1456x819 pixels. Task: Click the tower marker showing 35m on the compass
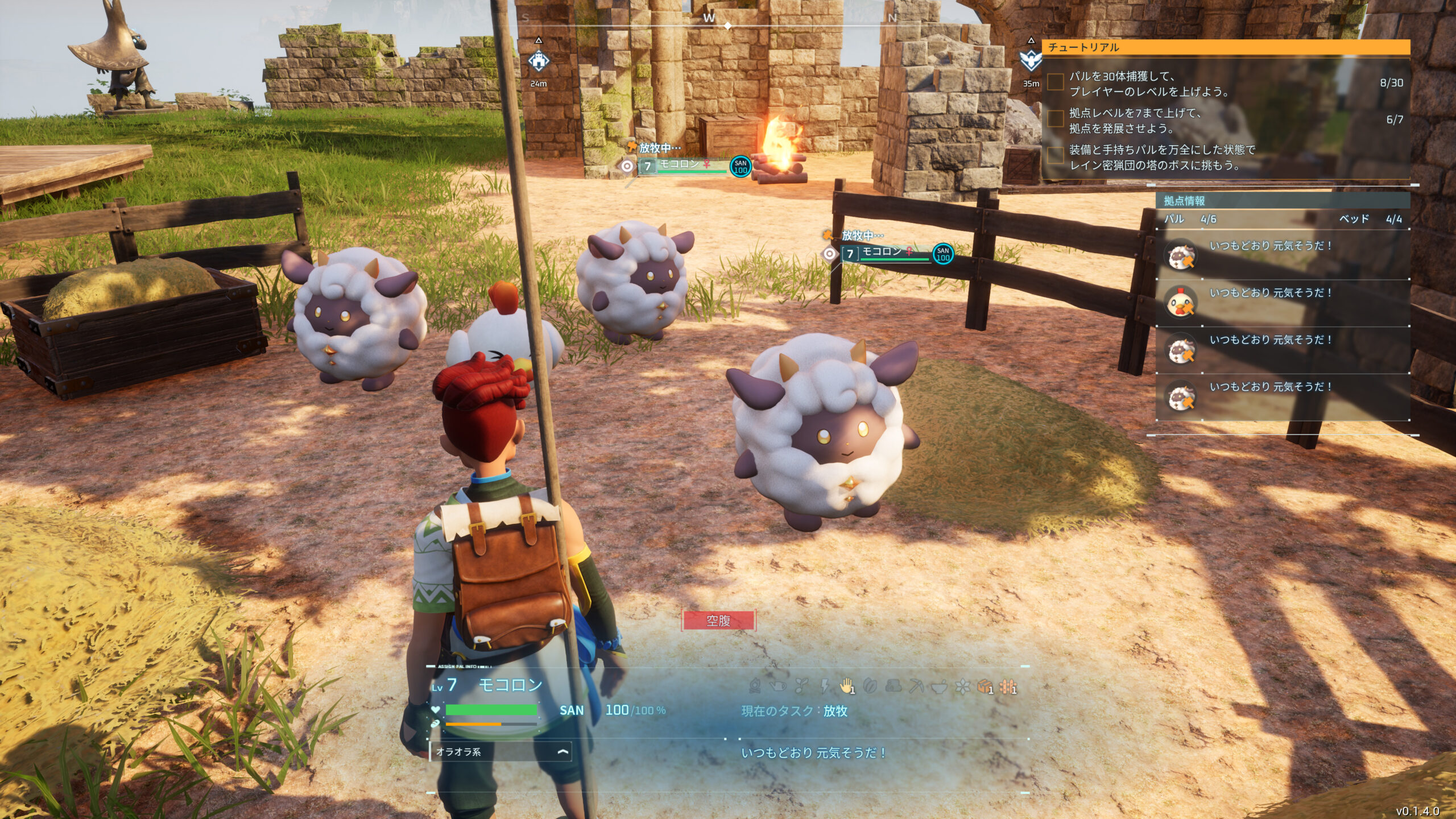click(x=1030, y=60)
